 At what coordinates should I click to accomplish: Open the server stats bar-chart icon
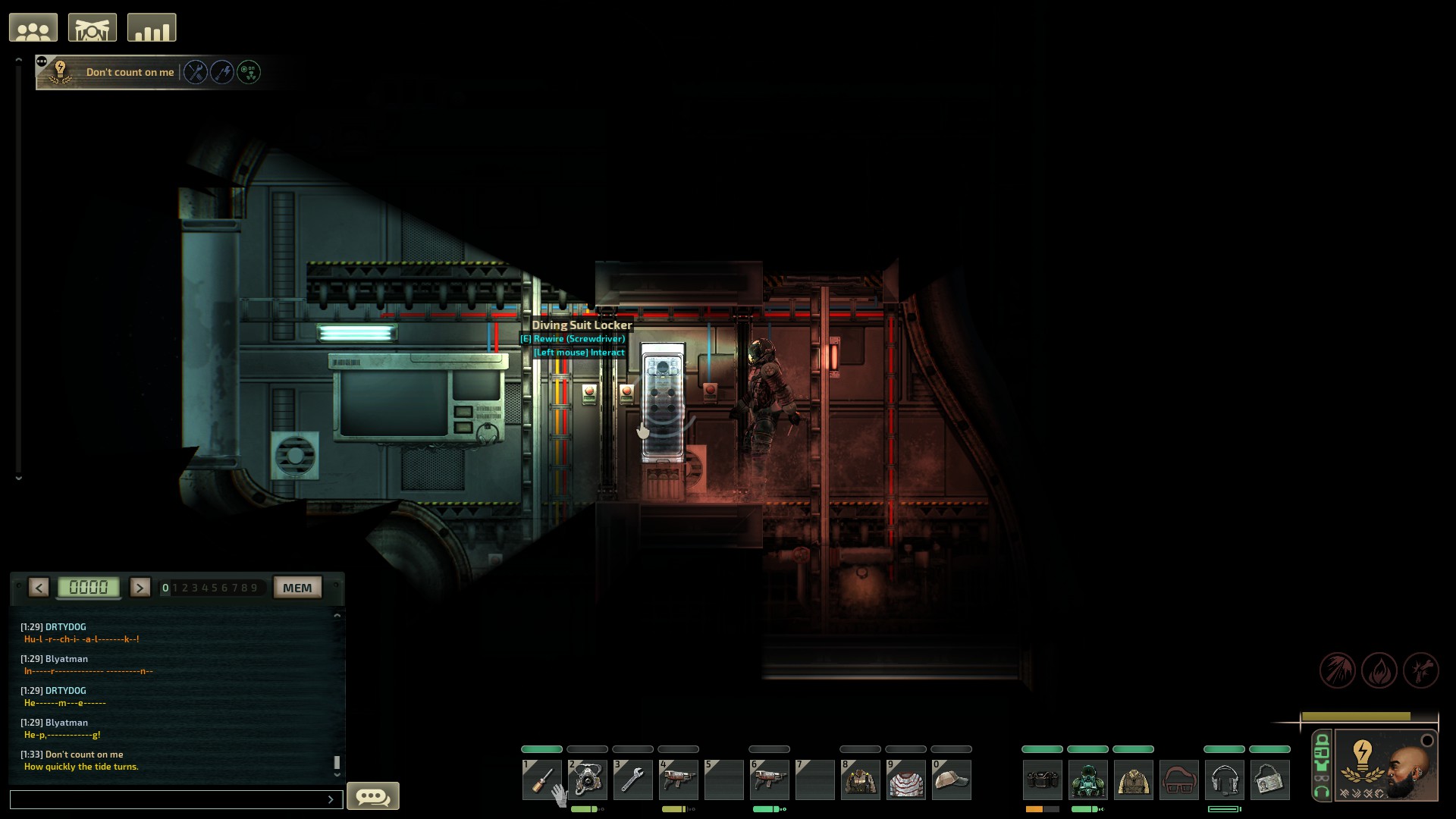point(151,27)
